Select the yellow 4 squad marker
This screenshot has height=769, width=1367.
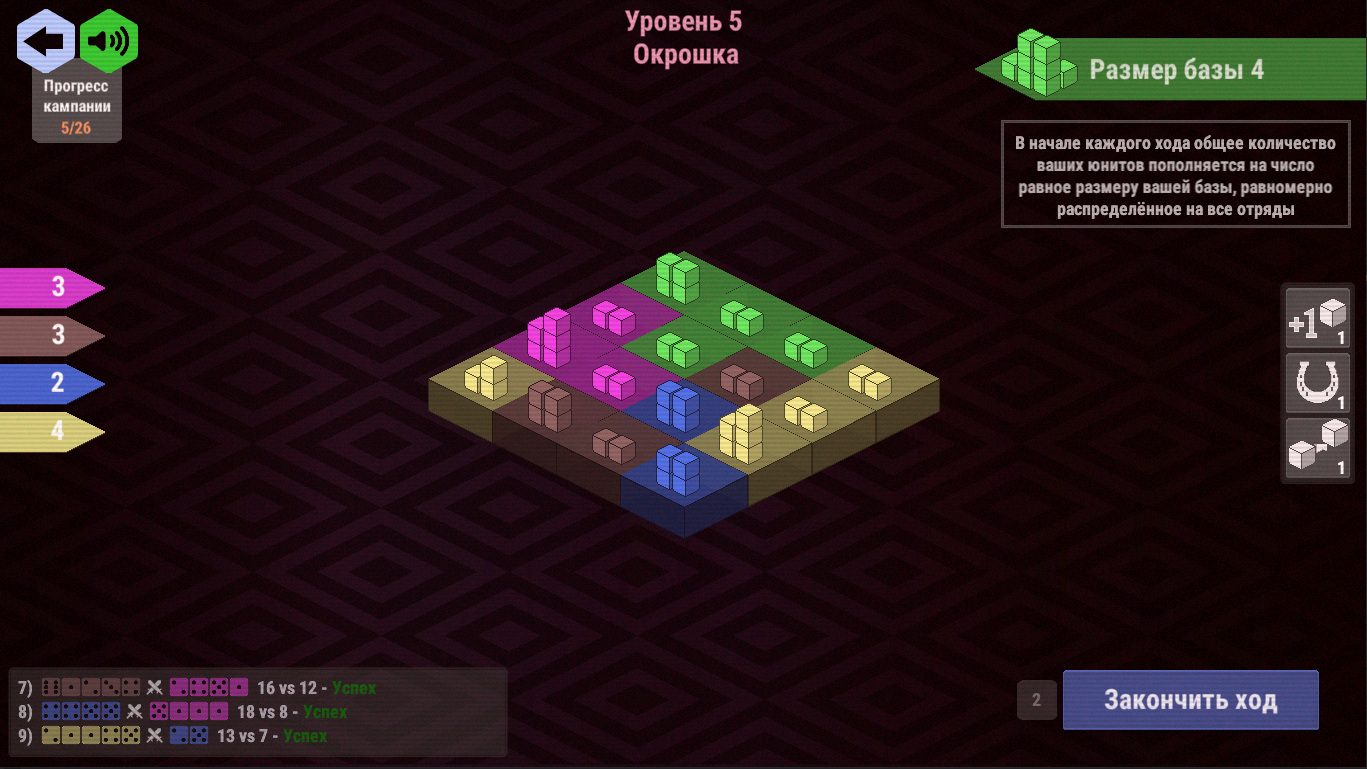pos(48,432)
